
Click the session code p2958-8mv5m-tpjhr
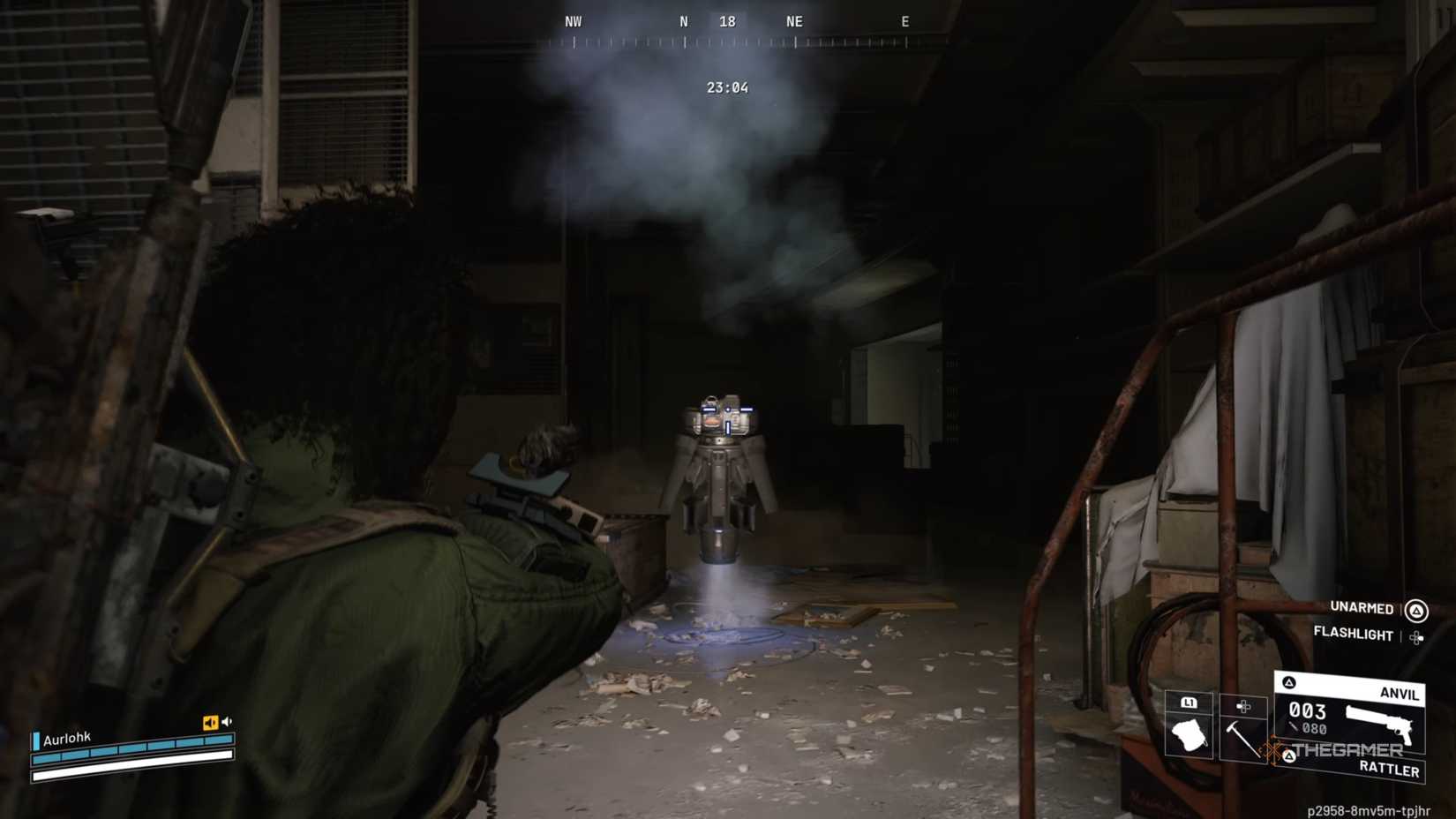[1370, 809]
